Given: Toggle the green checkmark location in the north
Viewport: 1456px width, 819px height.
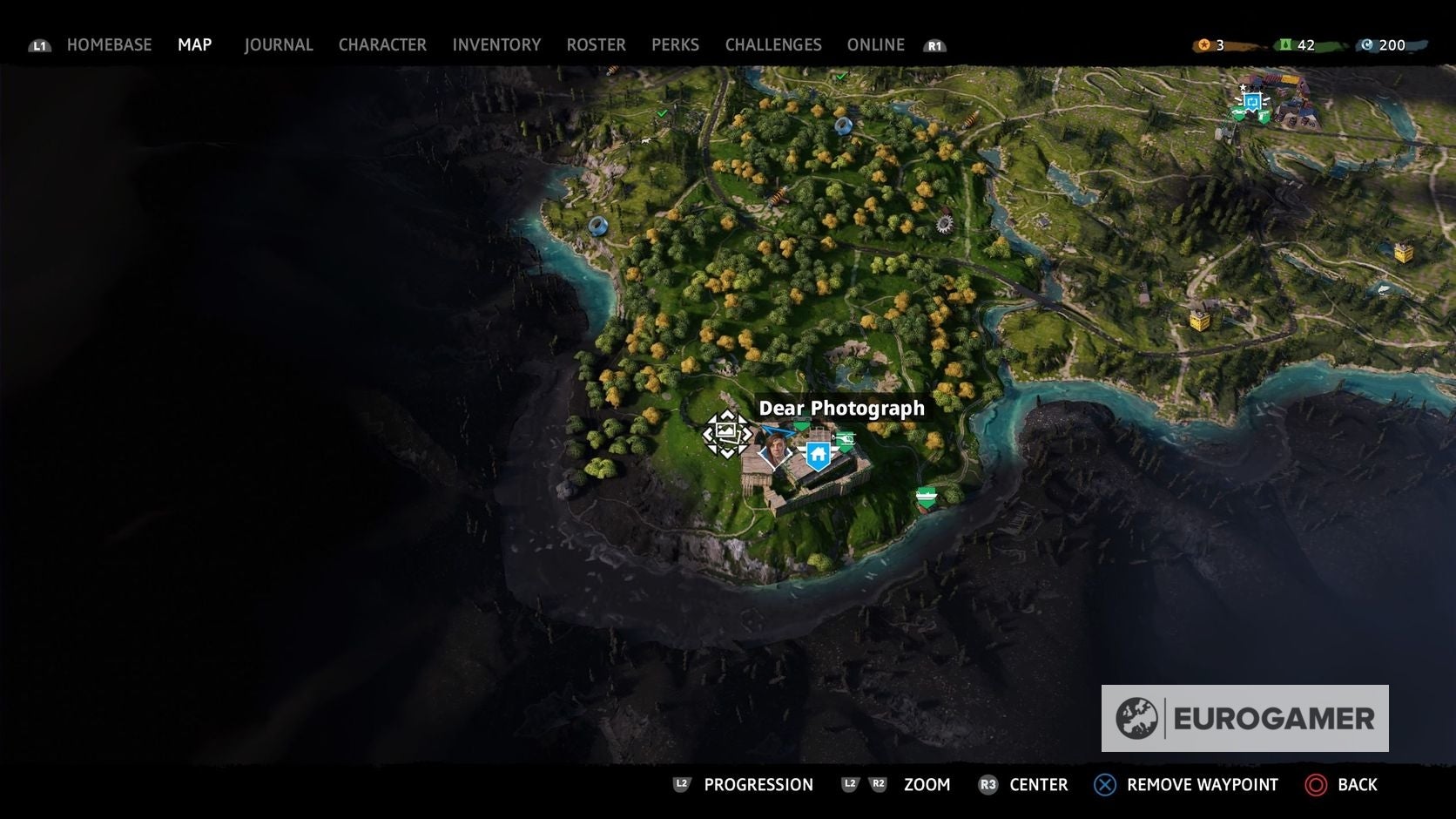Looking at the screenshot, I should point(840,77).
